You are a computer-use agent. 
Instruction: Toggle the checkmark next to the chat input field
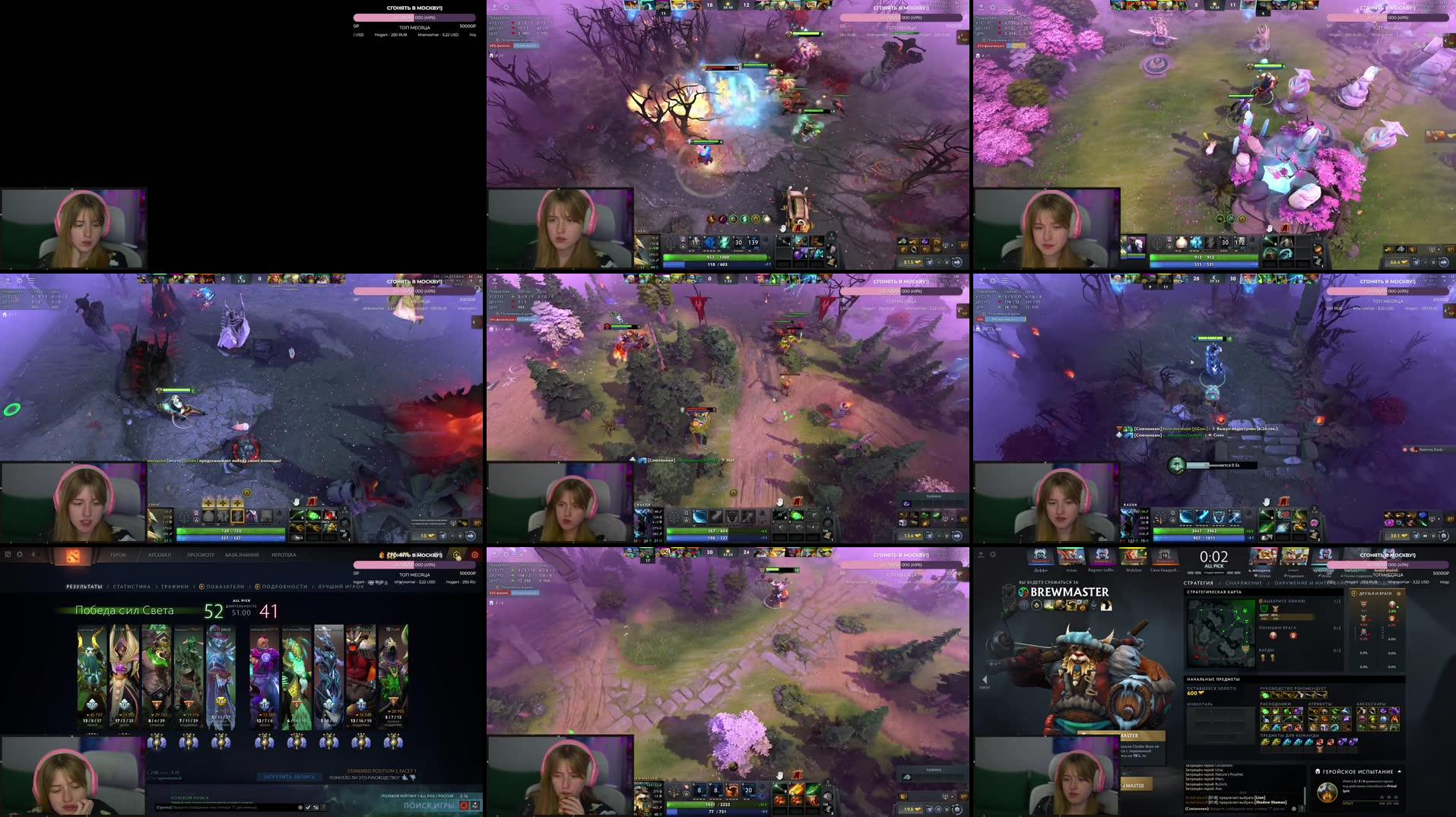coord(308,806)
